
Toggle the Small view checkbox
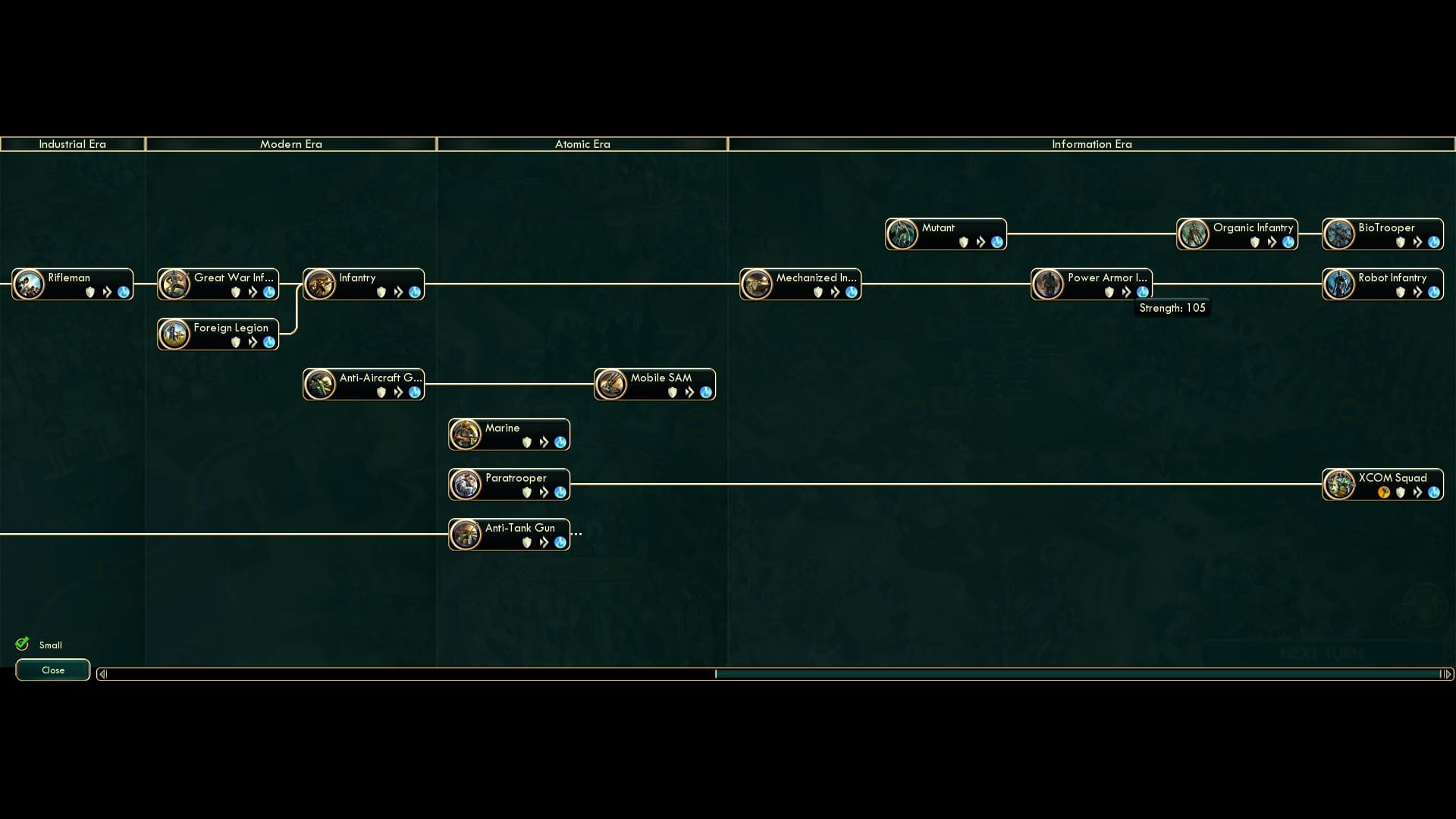click(51, 645)
